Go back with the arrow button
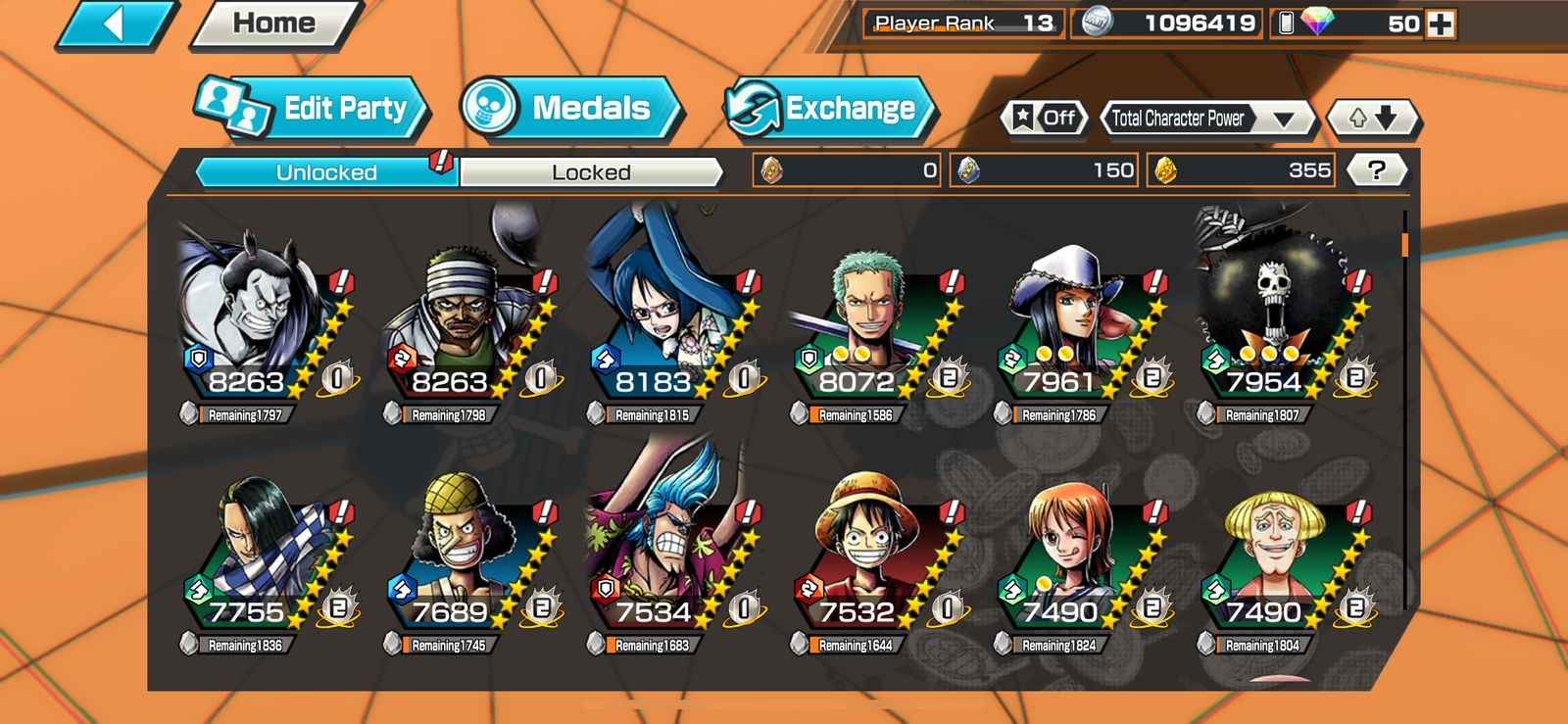The image size is (1568, 724). pyautogui.click(x=115, y=24)
